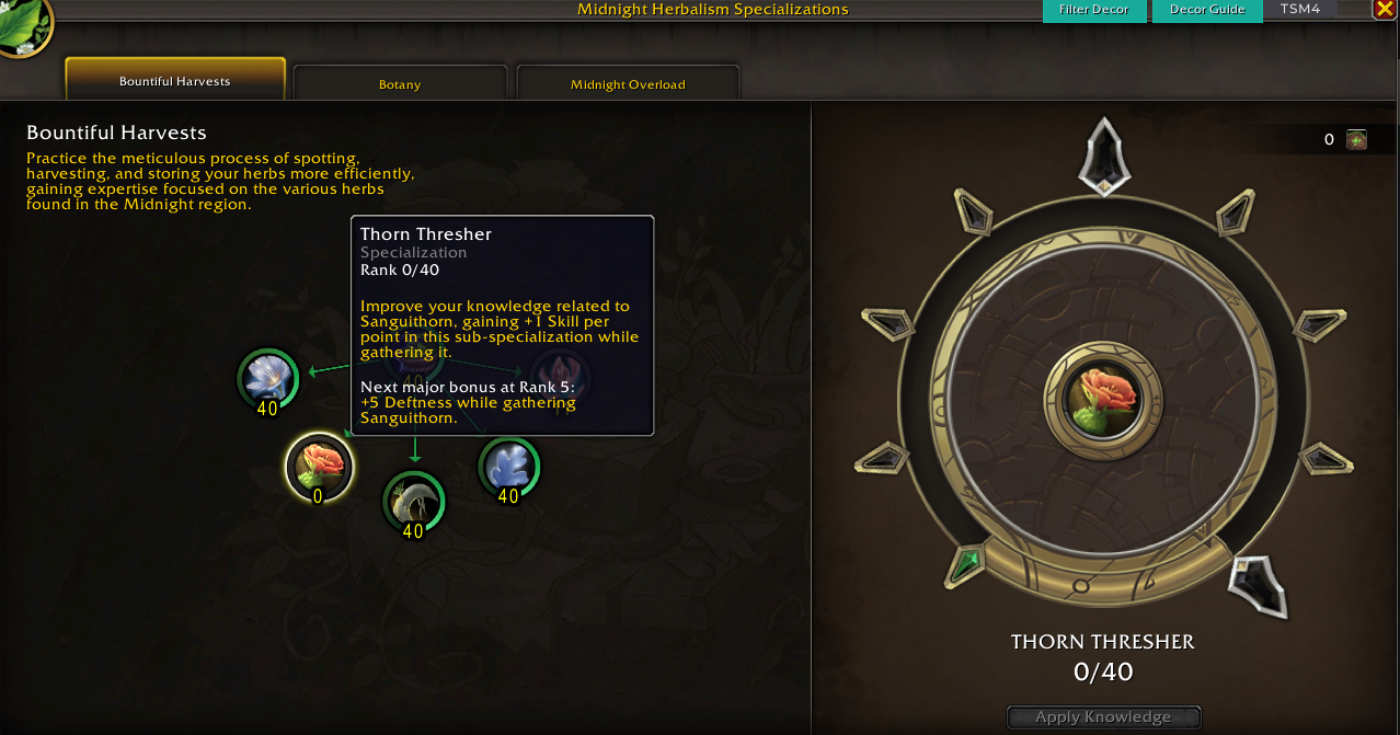Image resolution: width=1400 pixels, height=735 pixels.
Task: Choose the pale blue leaf specialization node
Action: (x=509, y=467)
